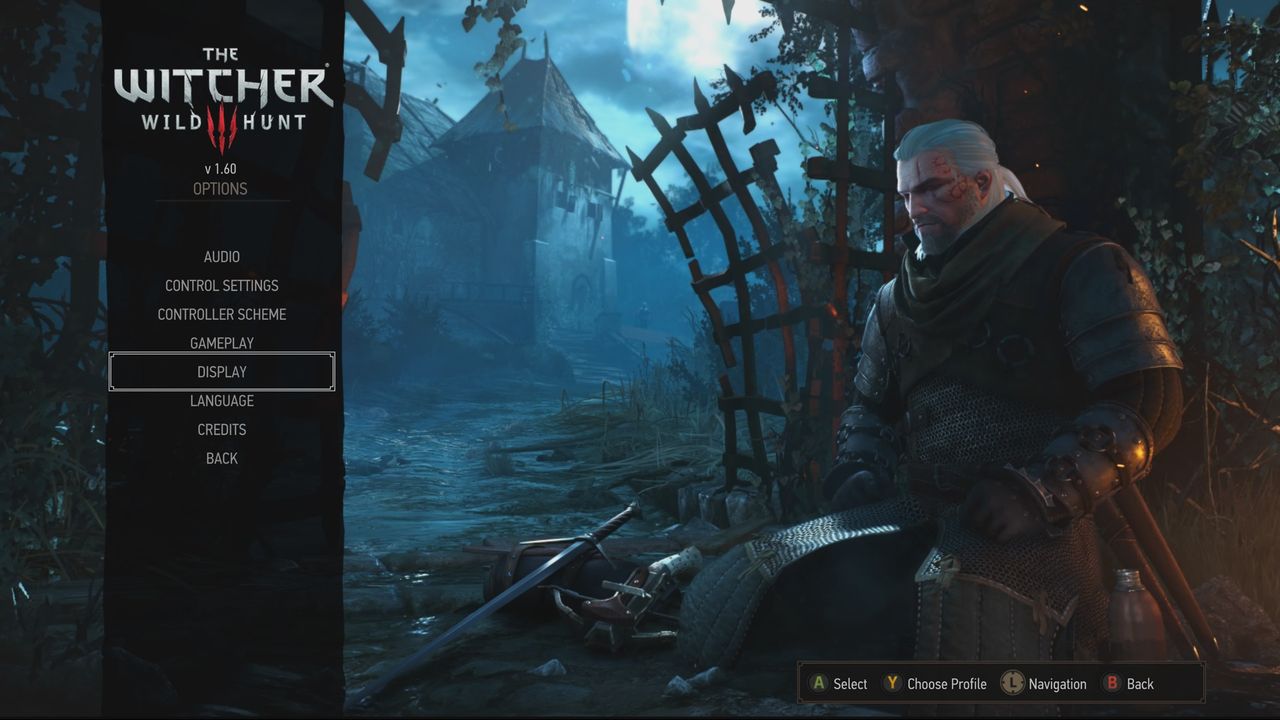Open CONTROL SETTINGS
Image resolution: width=1280 pixels, height=720 pixels.
pos(221,285)
